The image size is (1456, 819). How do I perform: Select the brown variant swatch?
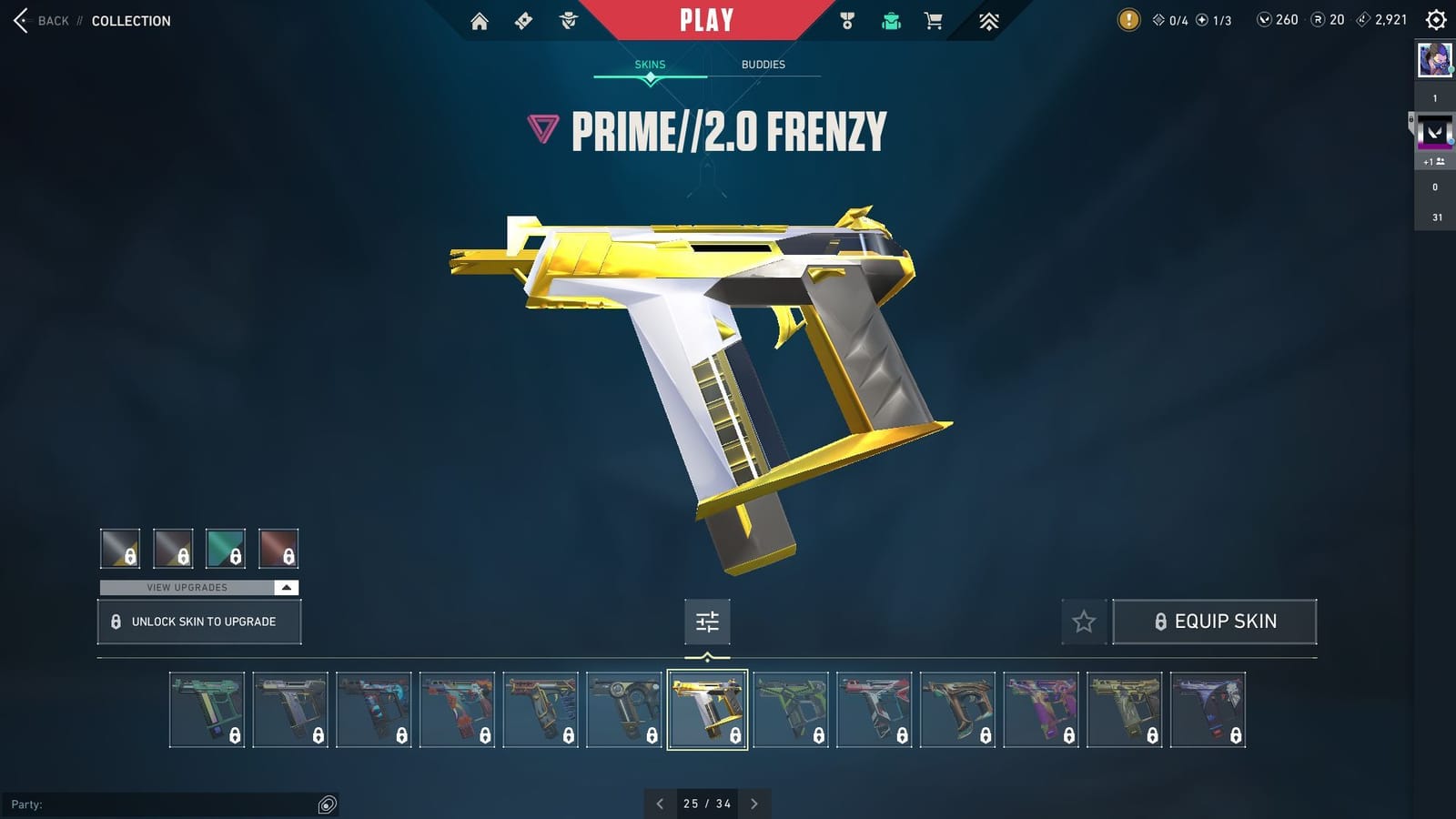click(x=278, y=548)
